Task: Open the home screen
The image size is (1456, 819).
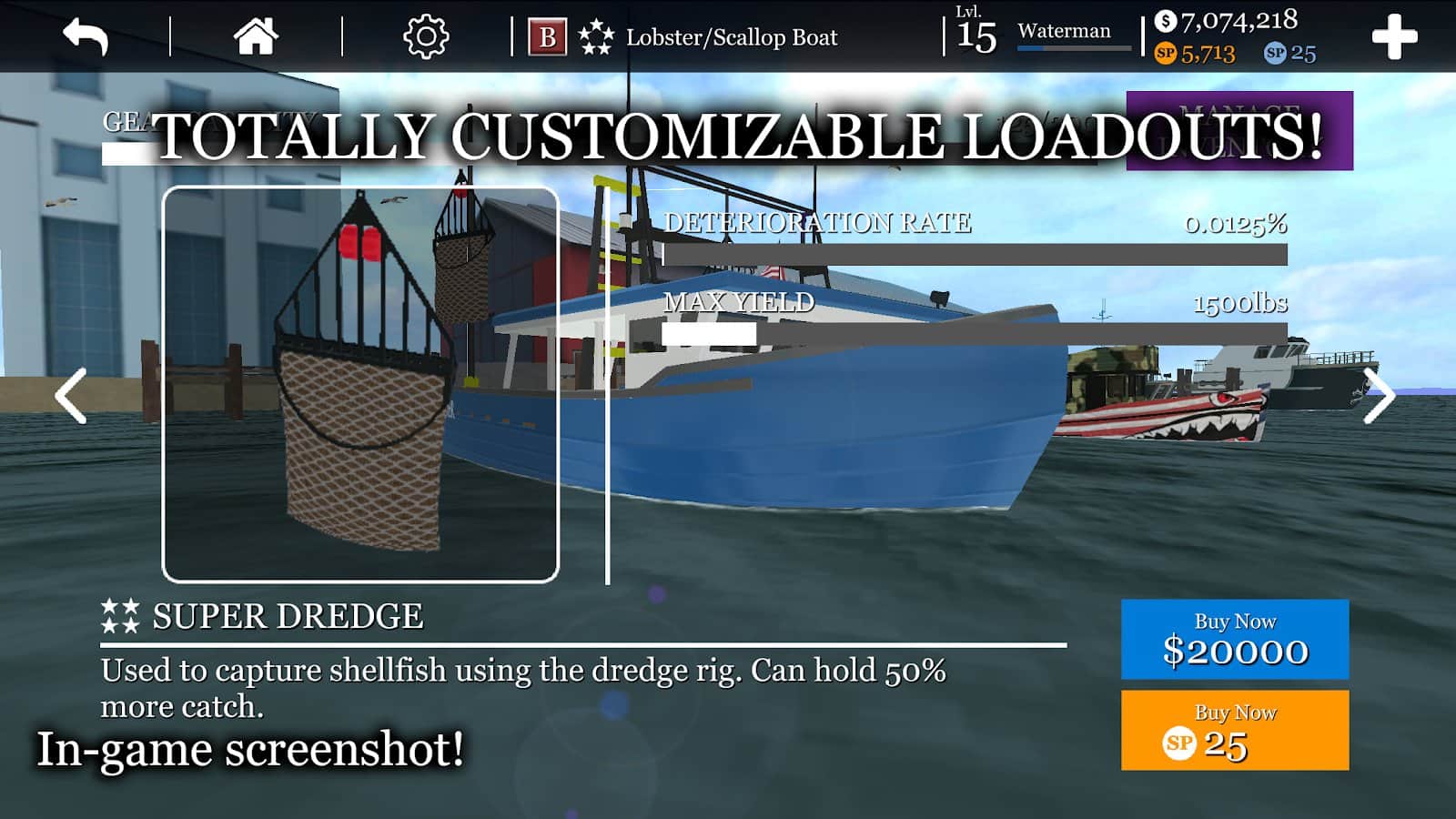Action: coord(256,37)
